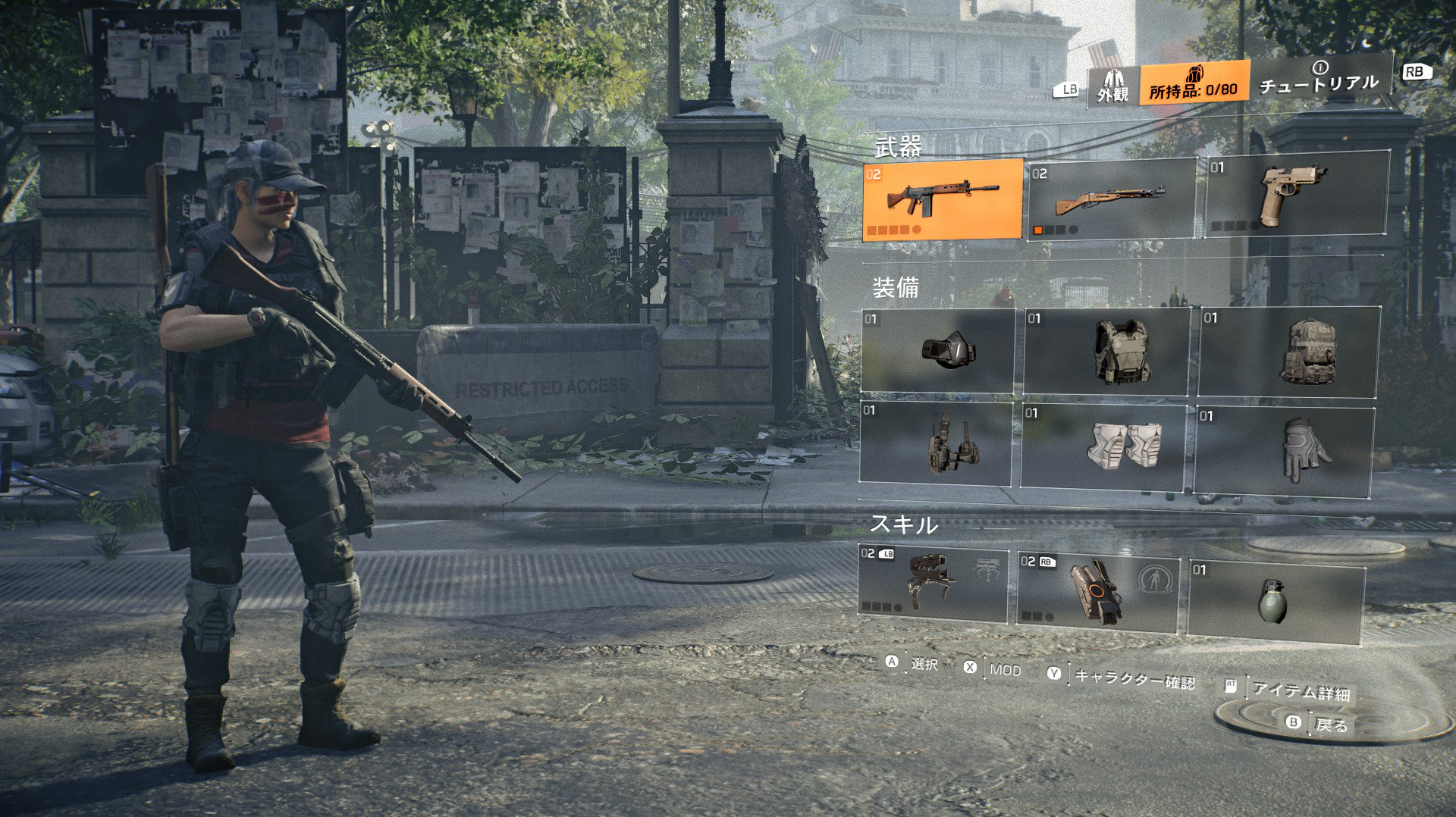Select the white kneepads gear slot
Image resolution: width=1456 pixels, height=817 pixels.
pyautogui.click(x=1103, y=446)
